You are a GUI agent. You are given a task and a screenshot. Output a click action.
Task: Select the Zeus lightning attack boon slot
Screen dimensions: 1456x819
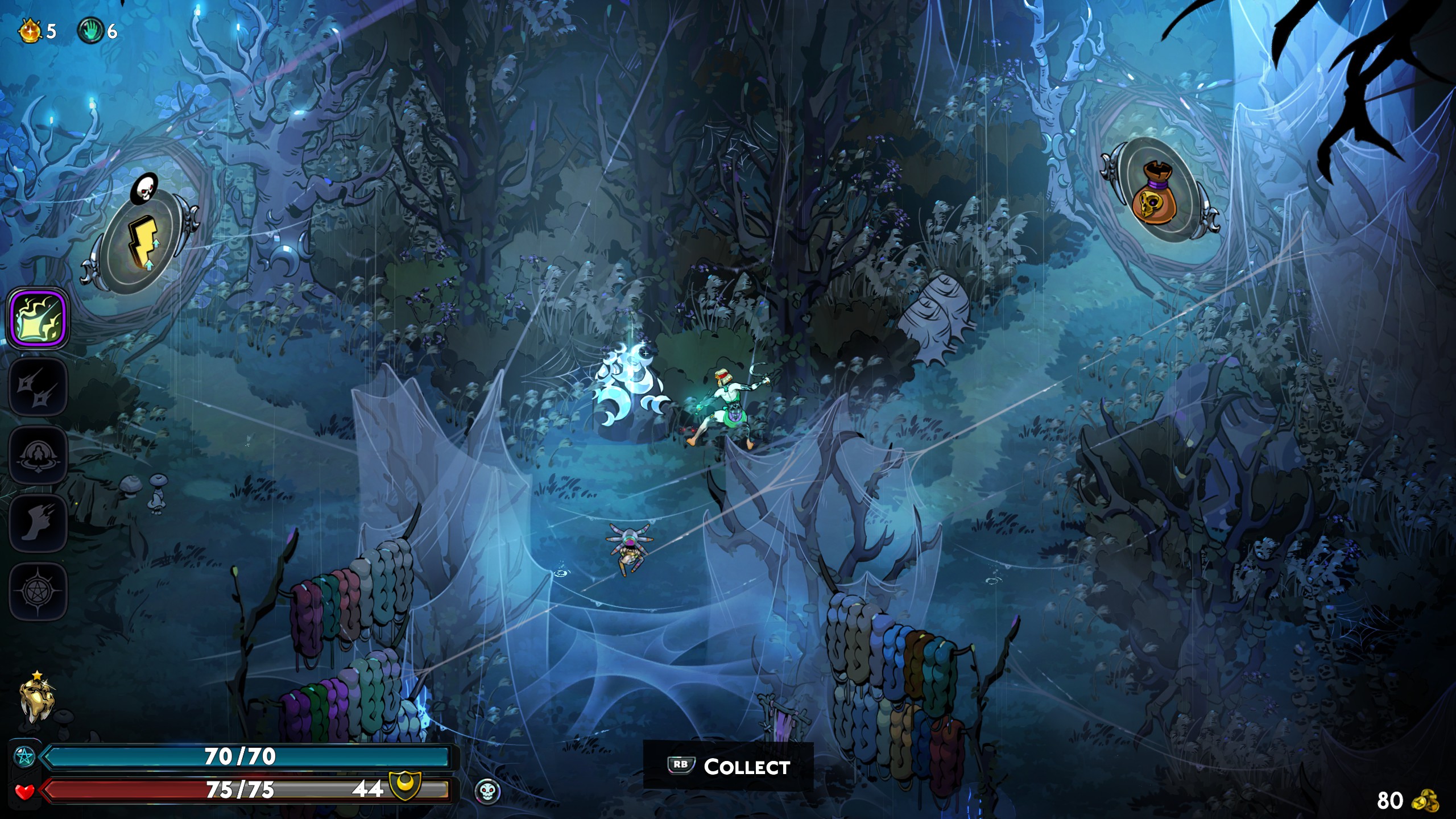coord(38,318)
